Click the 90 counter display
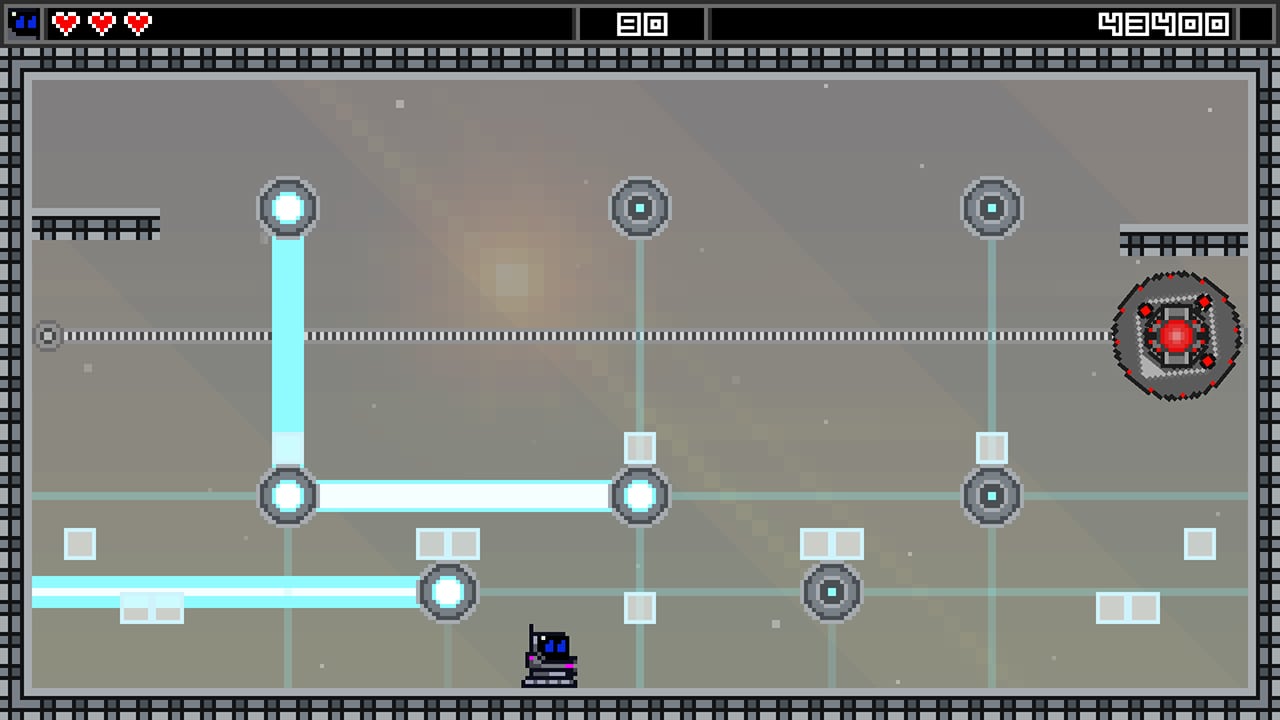Image resolution: width=1280 pixels, height=720 pixels. point(640,22)
